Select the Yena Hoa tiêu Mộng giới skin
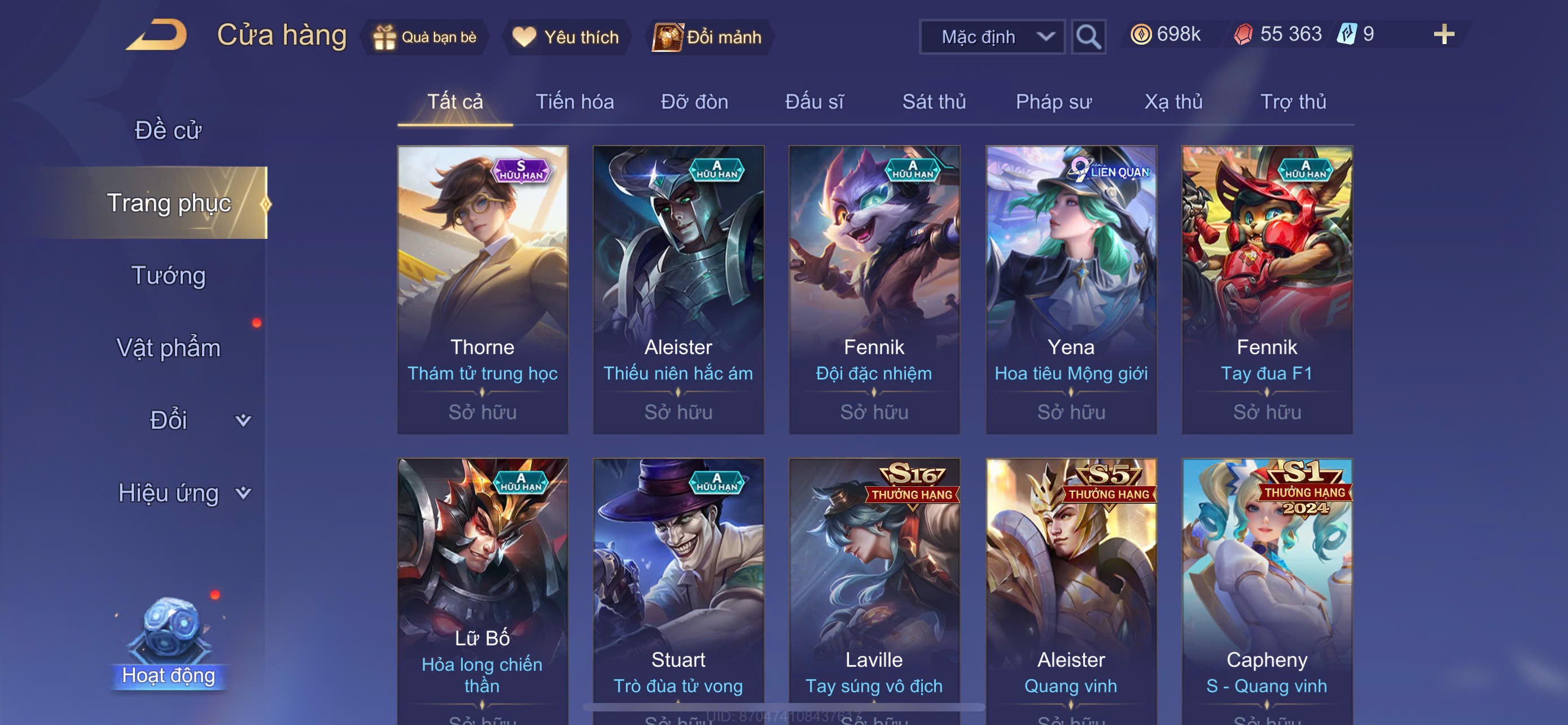 click(1071, 289)
